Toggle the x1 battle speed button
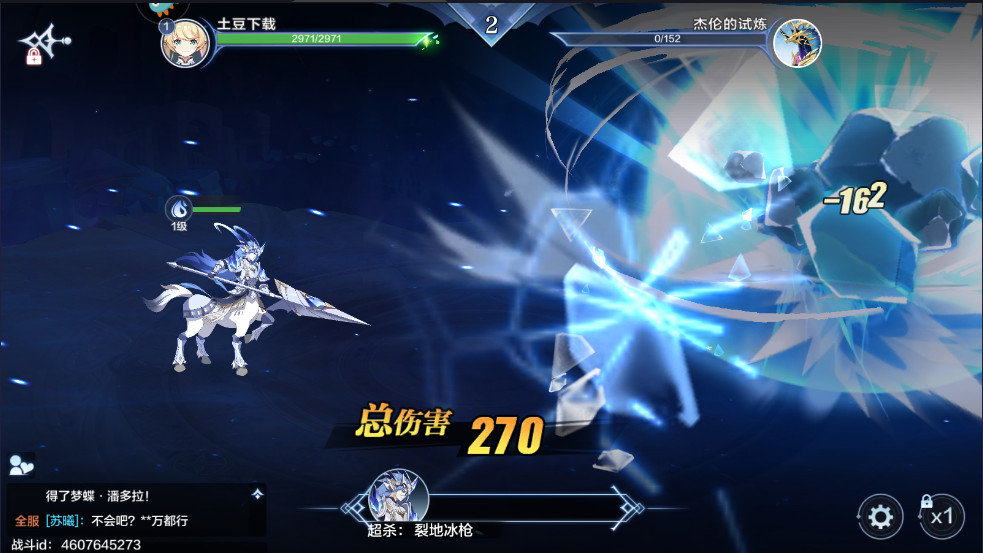Viewport: 983px width, 553px height. coord(941,517)
